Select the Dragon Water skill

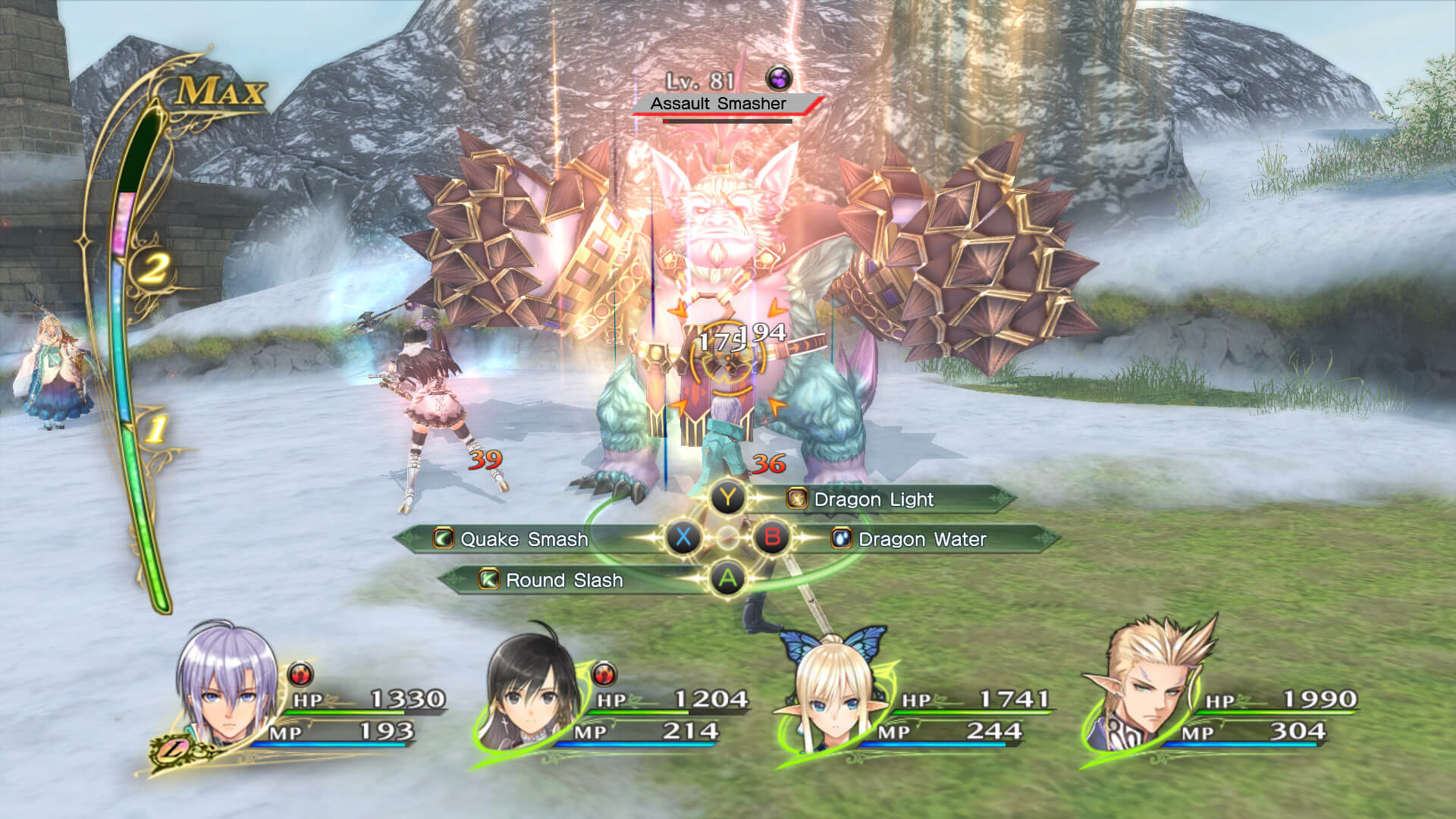tap(921, 539)
